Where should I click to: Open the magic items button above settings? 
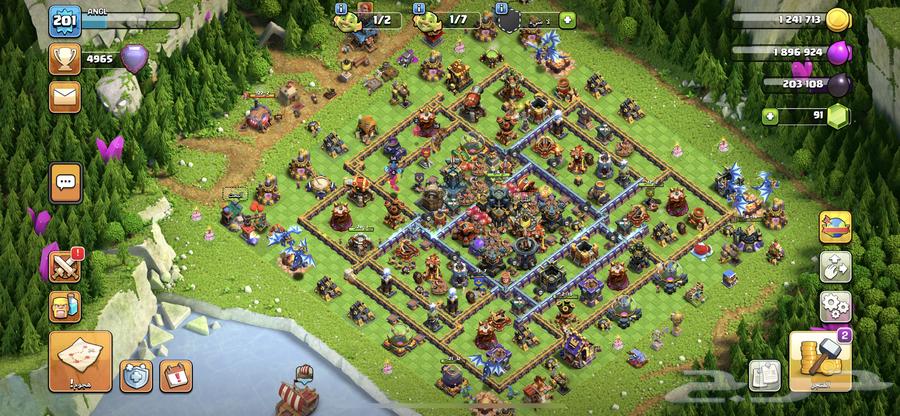pos(834,267)
